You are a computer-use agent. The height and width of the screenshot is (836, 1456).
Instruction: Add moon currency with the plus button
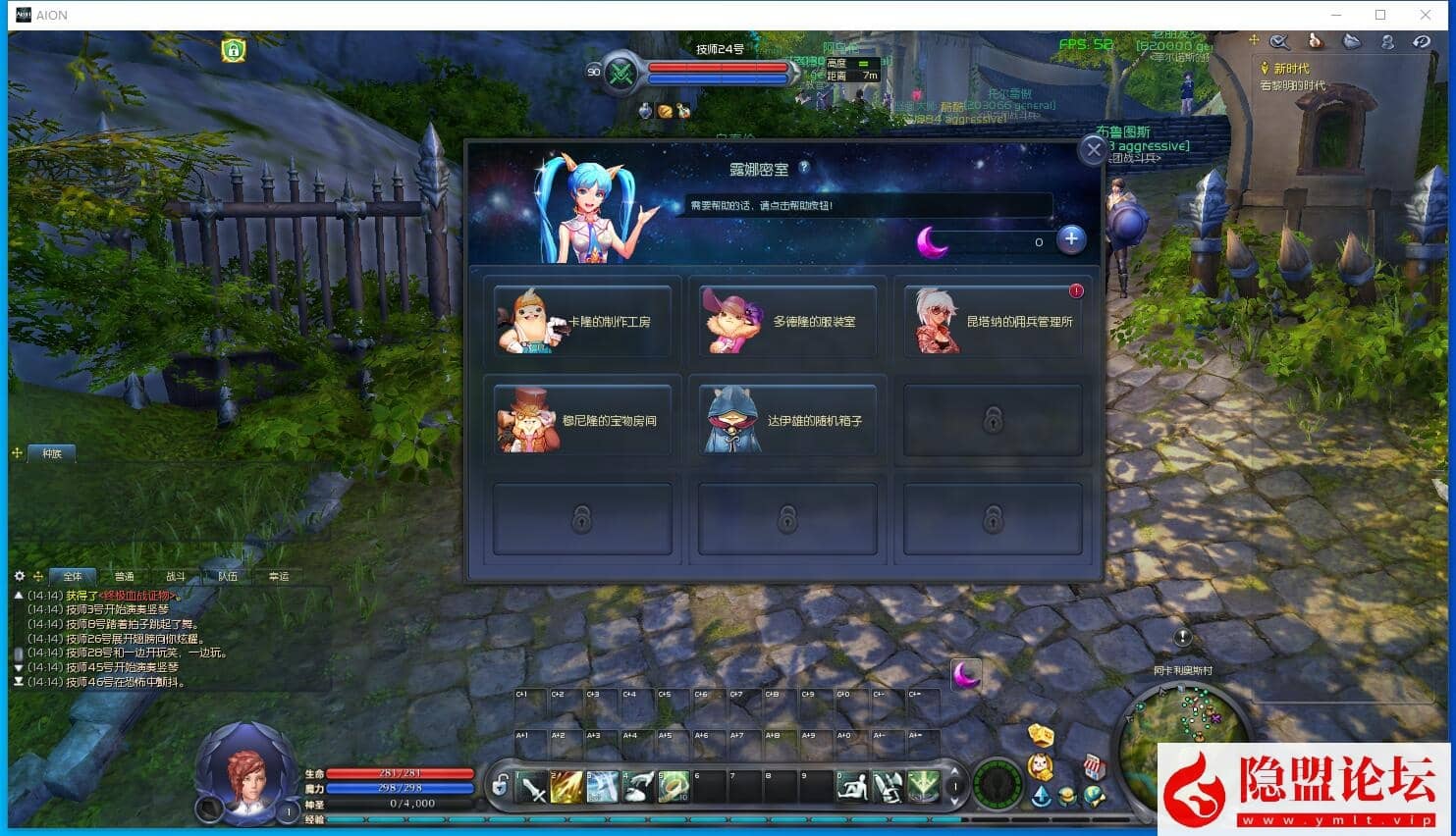tap(1071, 238)
